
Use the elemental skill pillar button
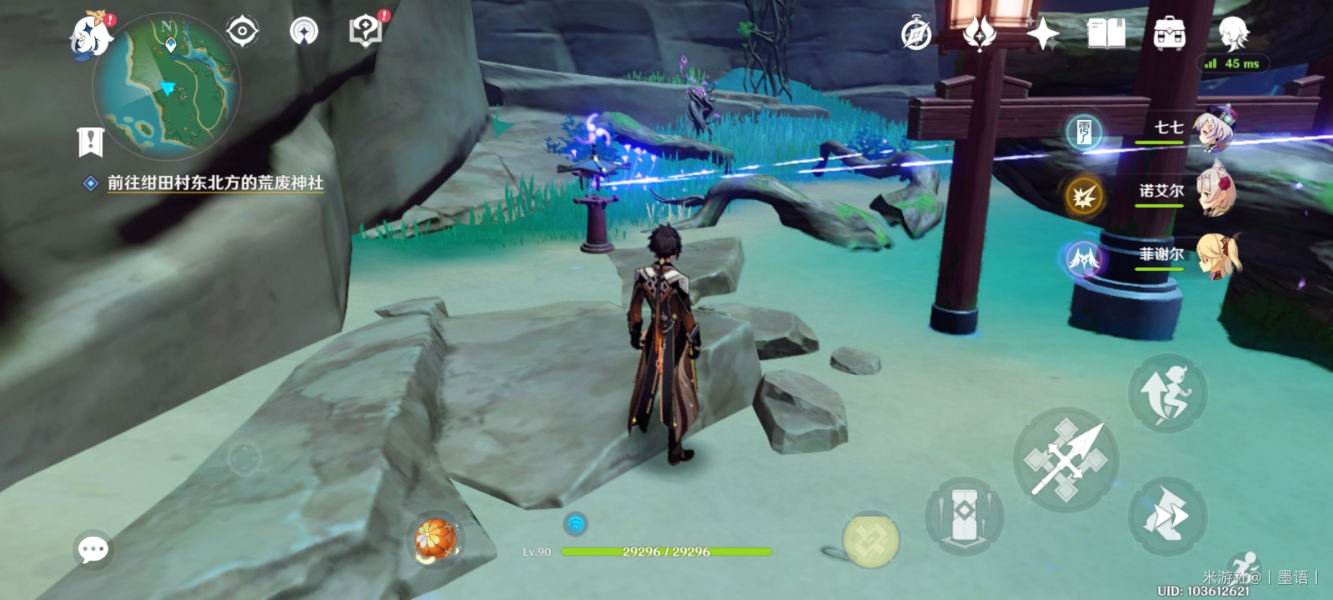tap(963, 516)
